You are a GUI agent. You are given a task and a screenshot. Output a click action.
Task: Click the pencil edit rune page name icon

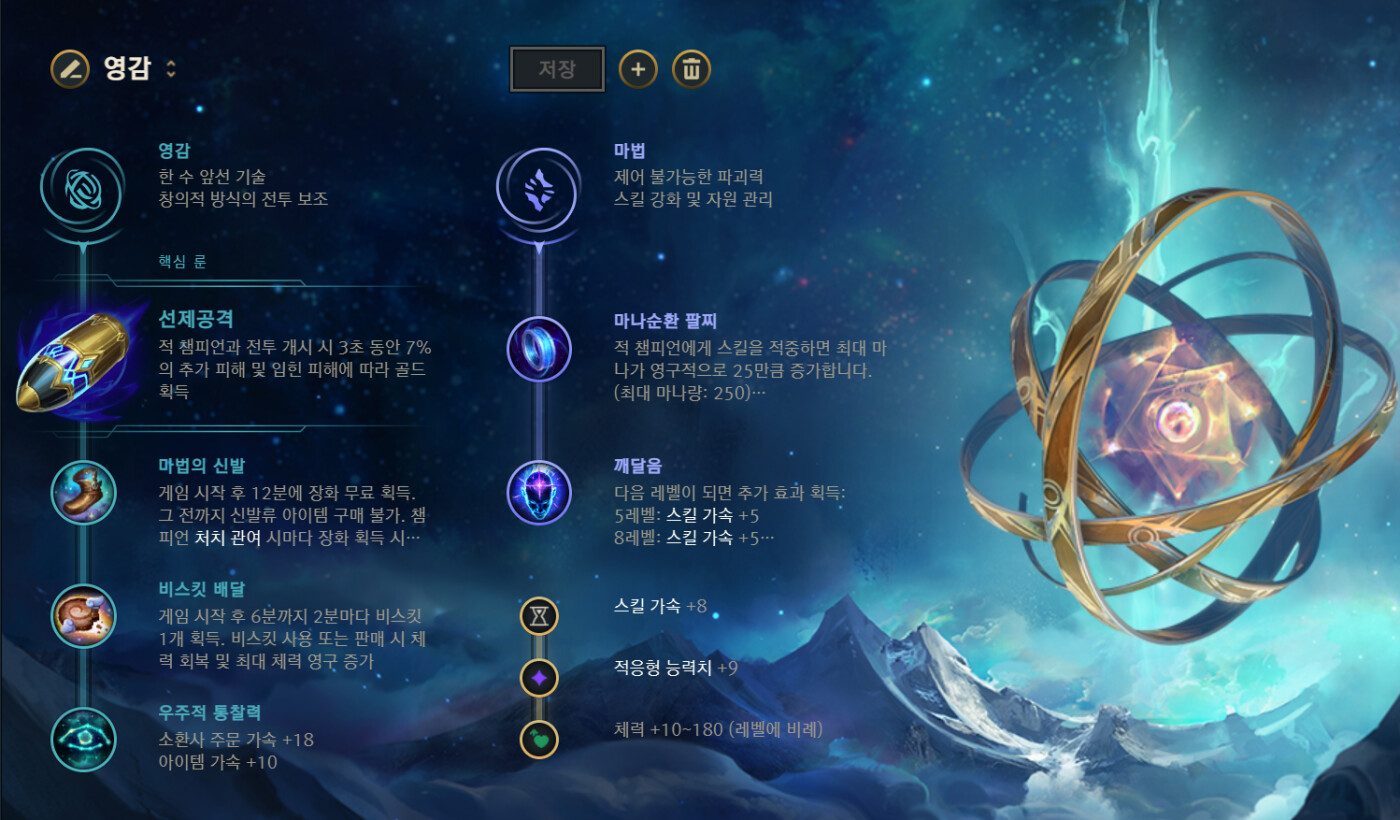click(x=68, y=69)
